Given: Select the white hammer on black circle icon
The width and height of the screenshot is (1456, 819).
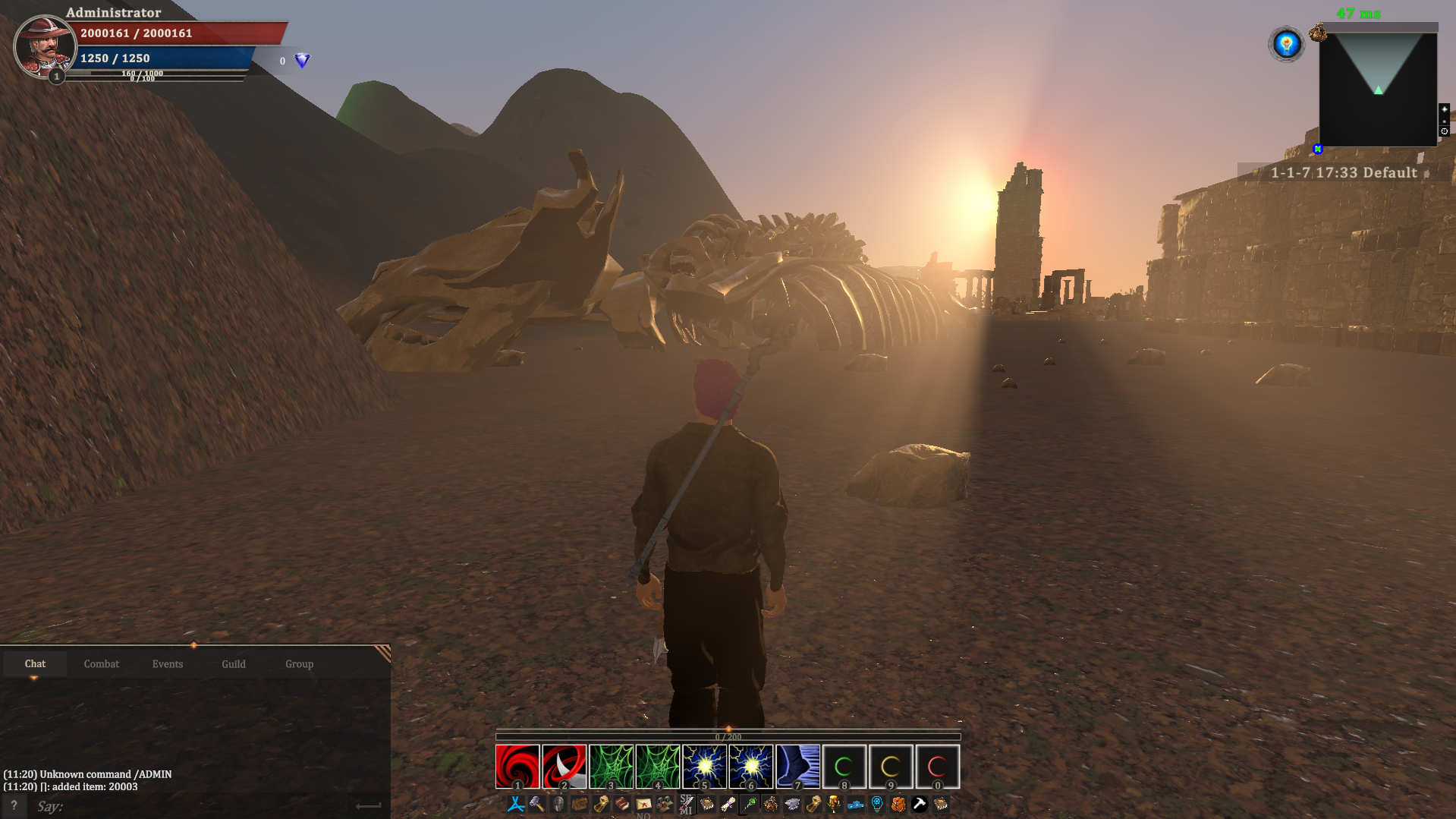Looking at the screenshot, I should pyautogui.click(x=920, y=804).
